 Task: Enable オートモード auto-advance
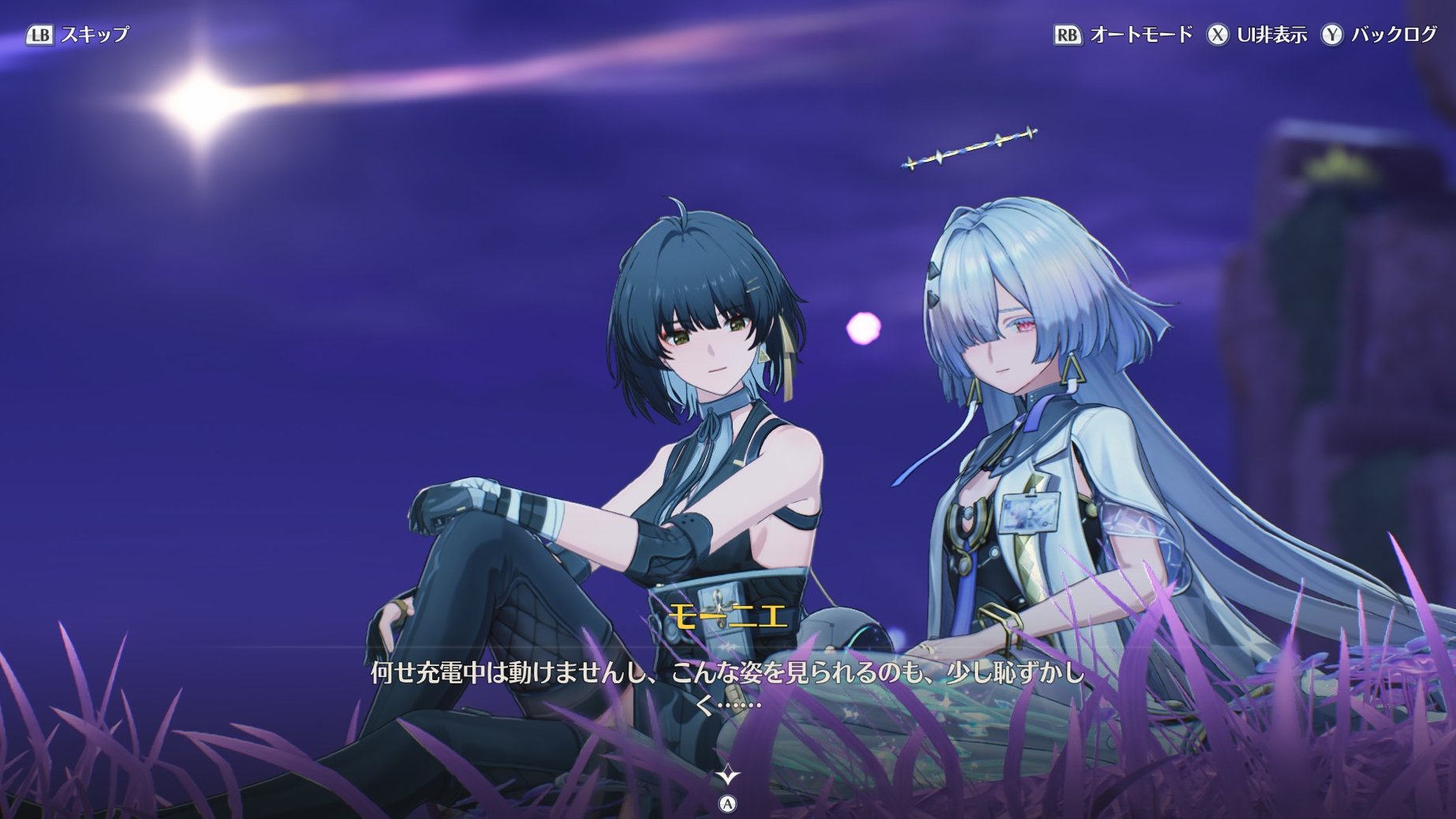click(x=1123, y=35)
